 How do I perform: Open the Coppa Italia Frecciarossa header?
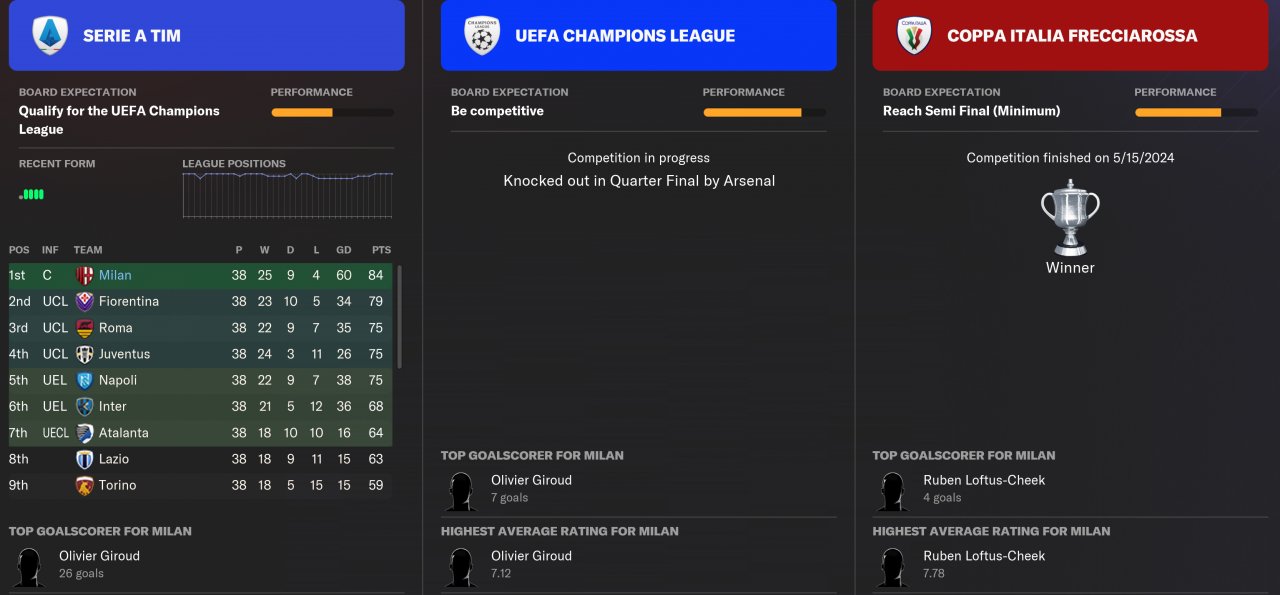click(1070, 36)
